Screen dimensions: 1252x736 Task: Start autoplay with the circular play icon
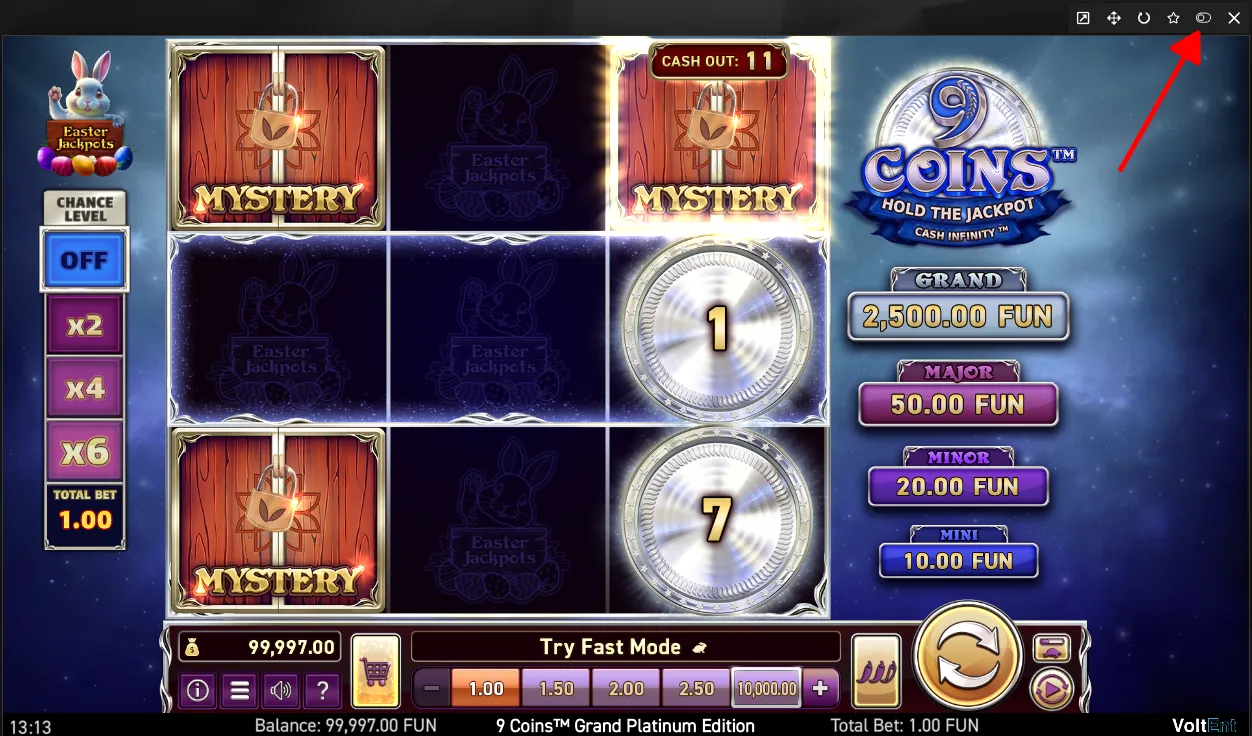(x=1051, y=688)
